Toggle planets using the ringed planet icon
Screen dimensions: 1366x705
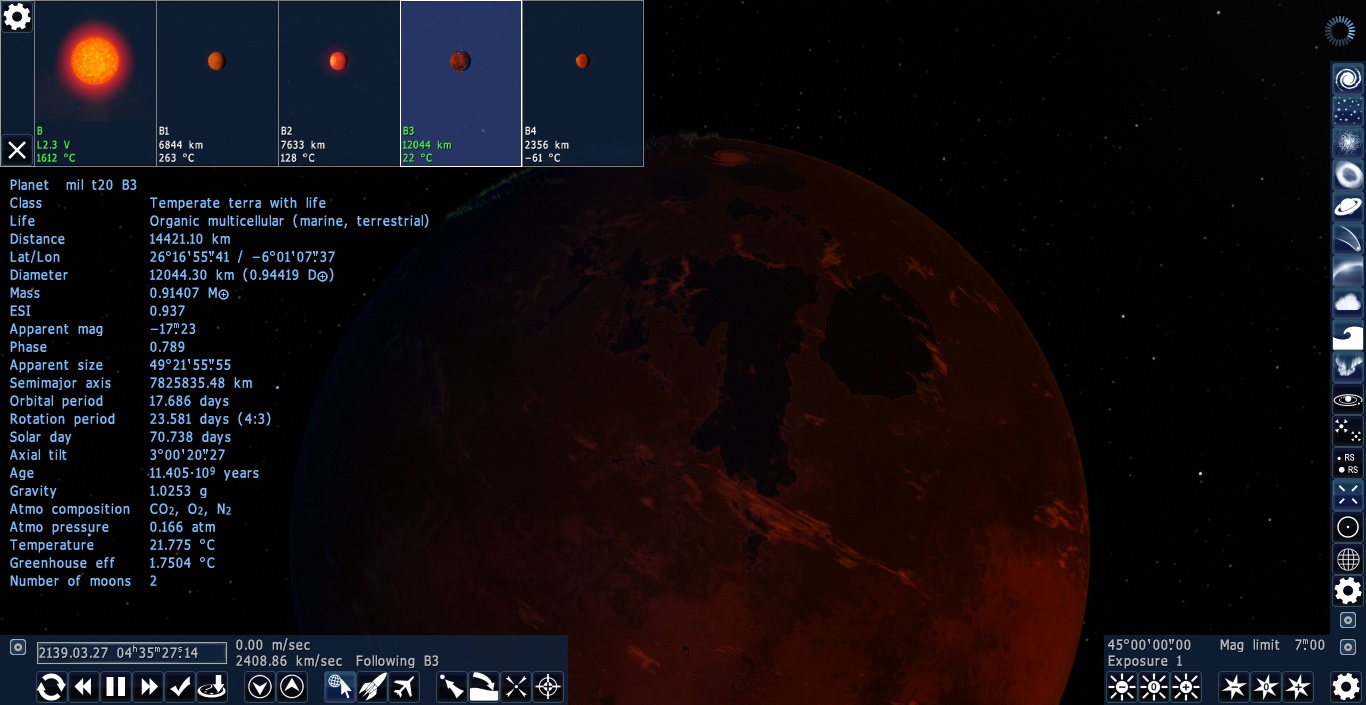pyautogui.click(x=1348, y=207)
